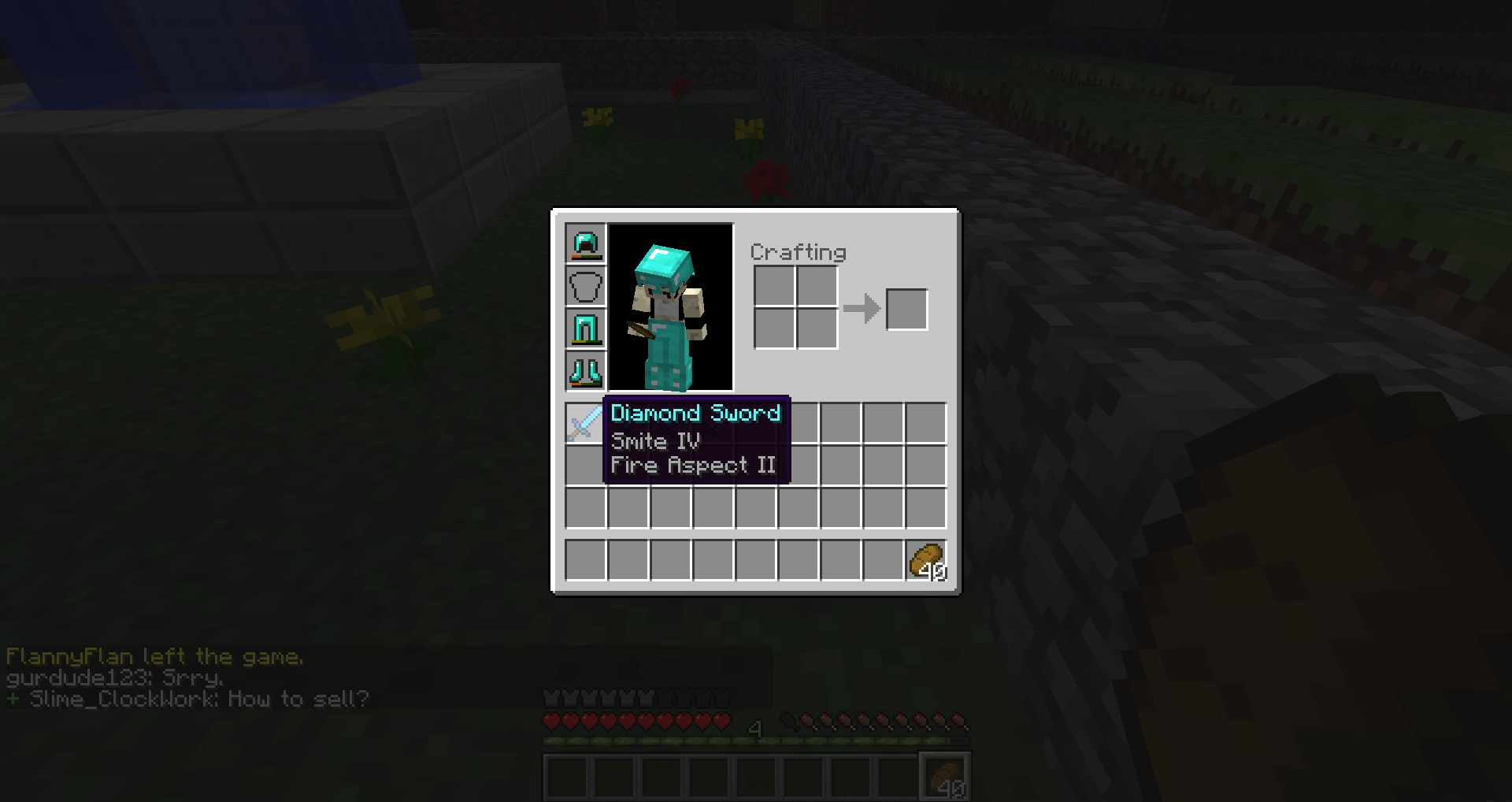Click the Crafting label text
1512x802 pixels.
(798, 253)
